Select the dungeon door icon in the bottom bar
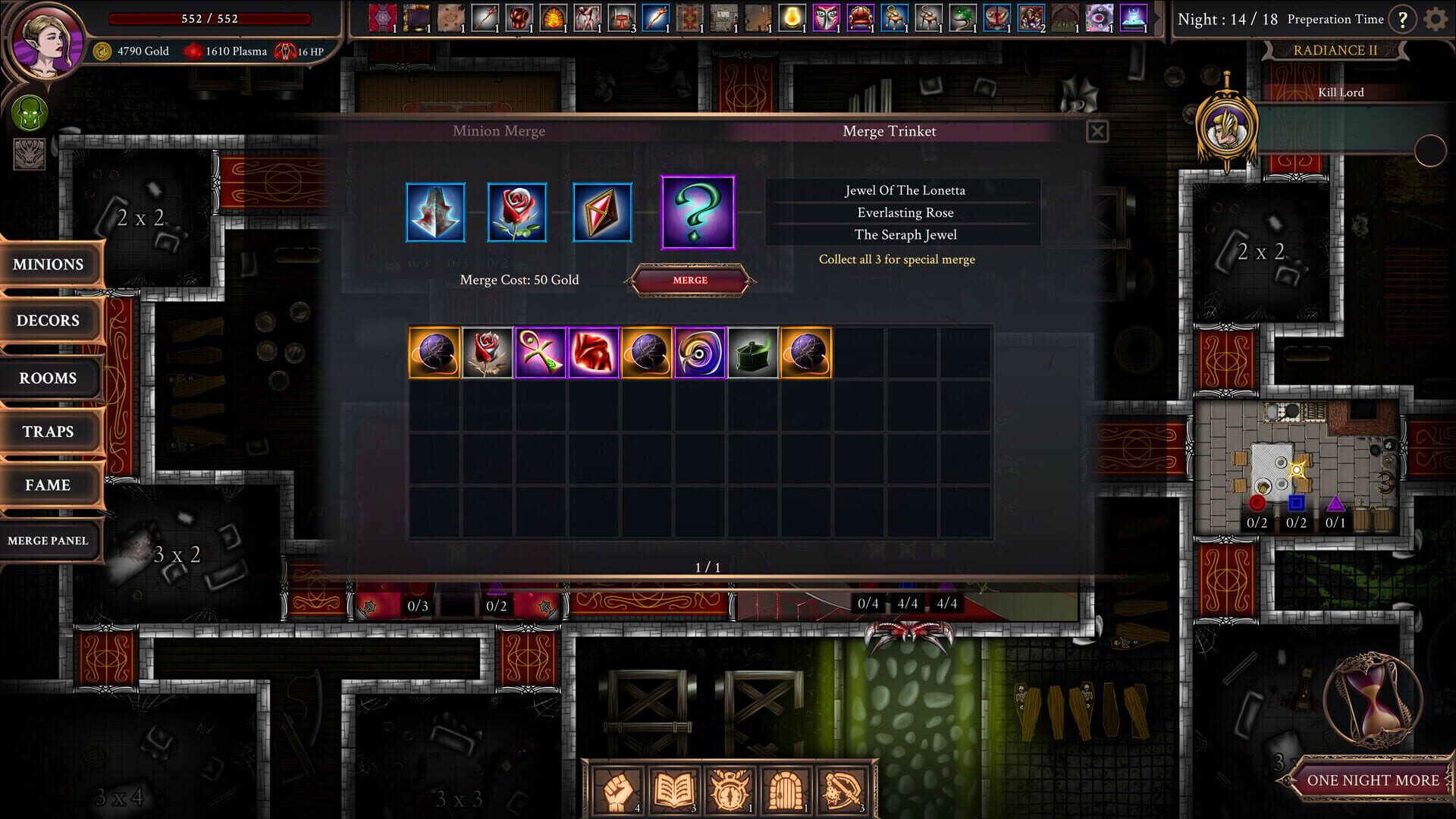The image size is (1456, 819). [x=784, y=789]
